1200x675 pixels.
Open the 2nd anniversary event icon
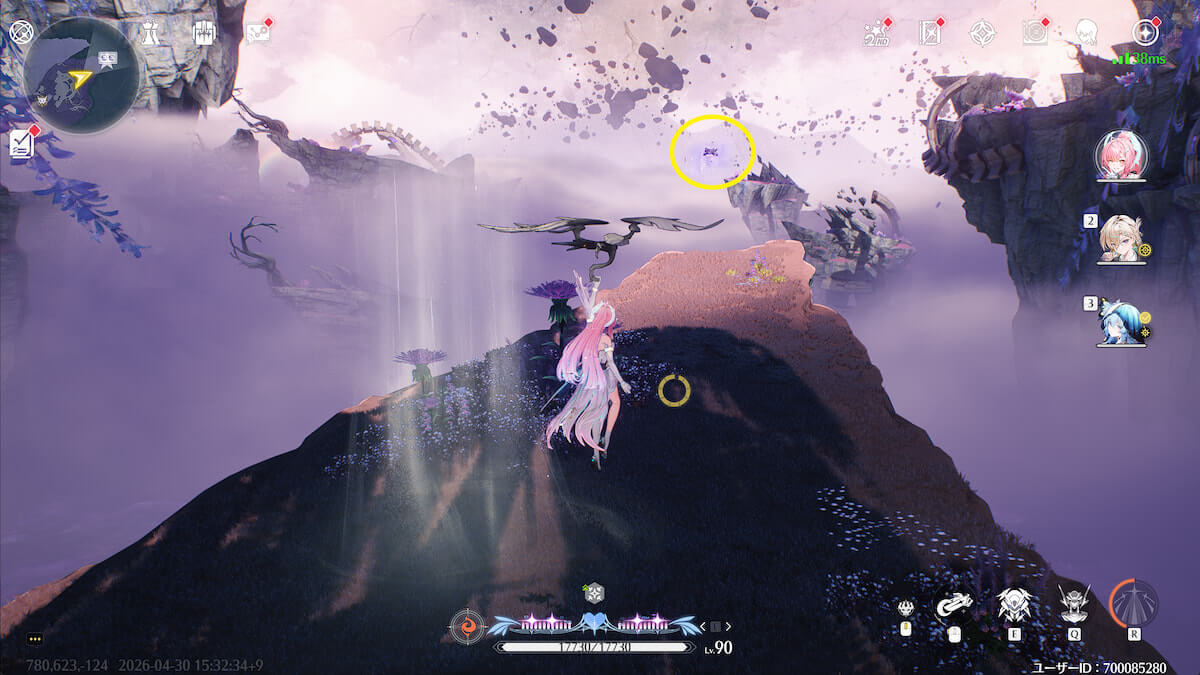coord(876,33)
